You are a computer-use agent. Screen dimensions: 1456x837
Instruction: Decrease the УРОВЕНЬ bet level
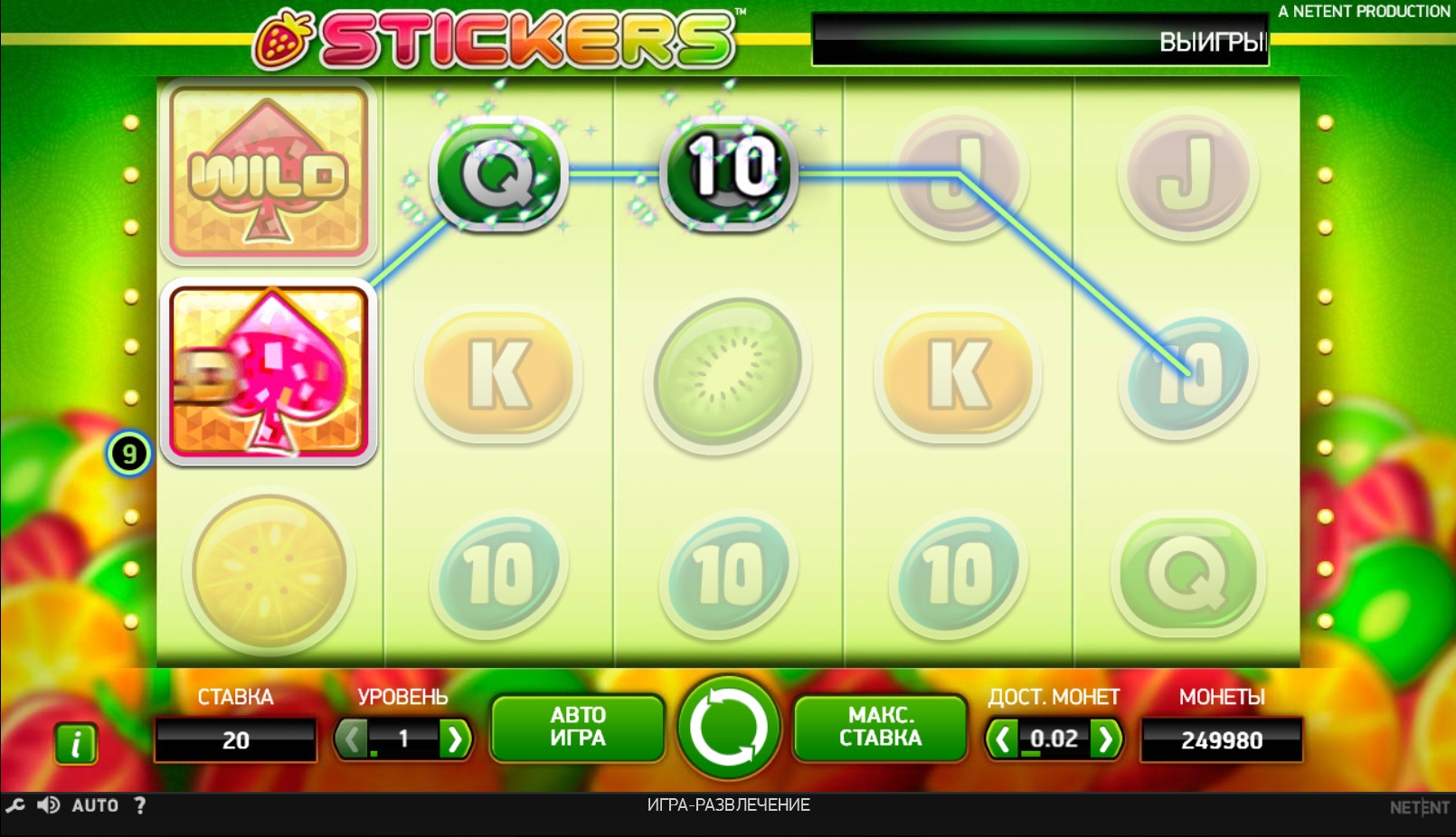coord(351,739)
